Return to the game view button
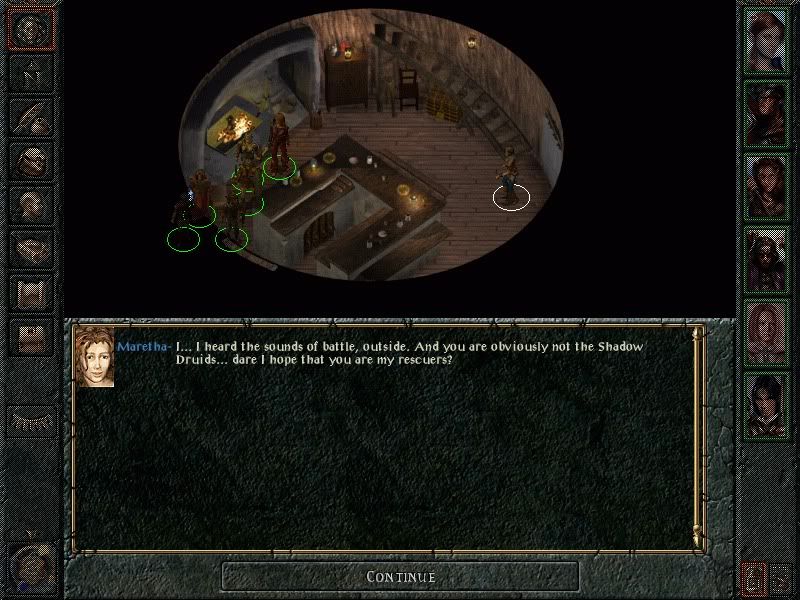 click(x=30, y=30)
